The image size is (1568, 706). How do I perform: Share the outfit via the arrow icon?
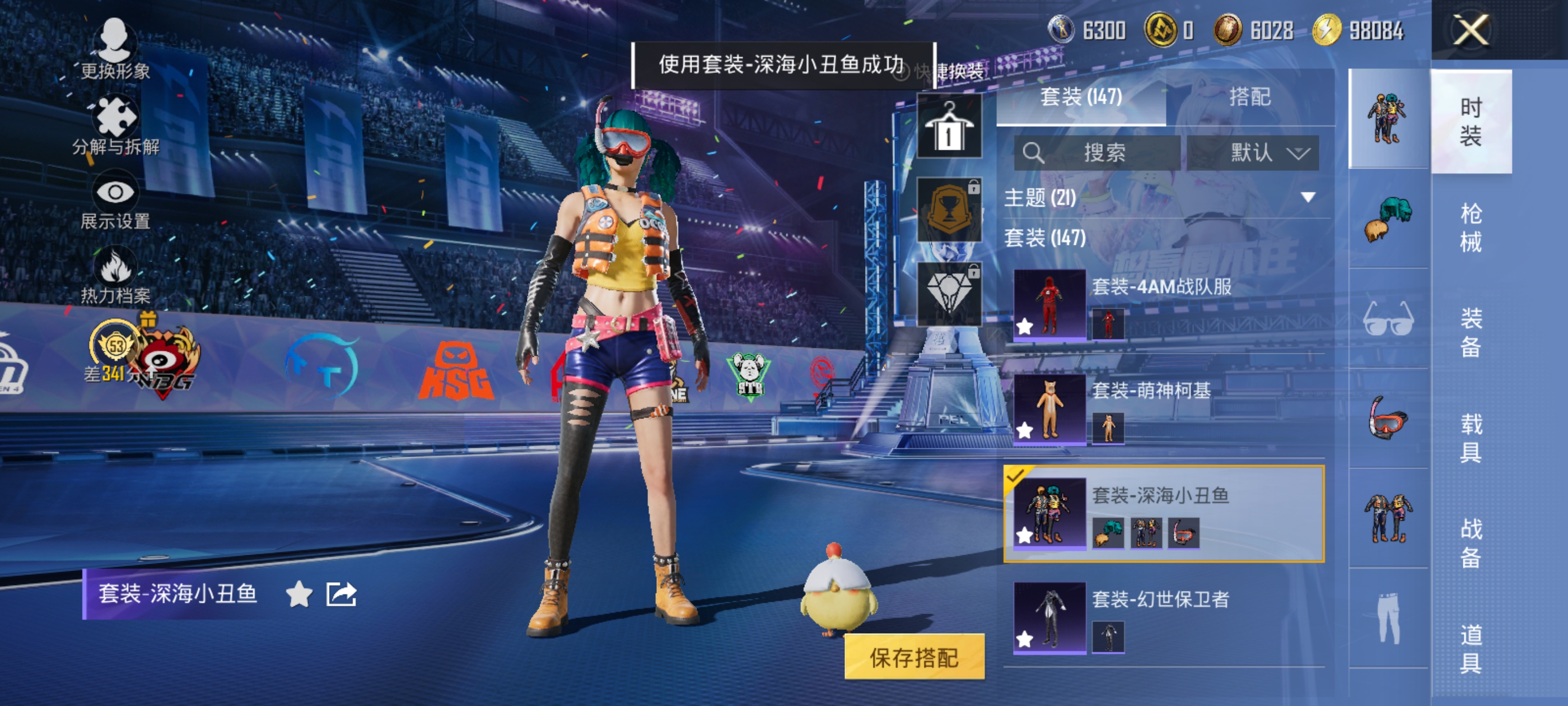[341, 594]
